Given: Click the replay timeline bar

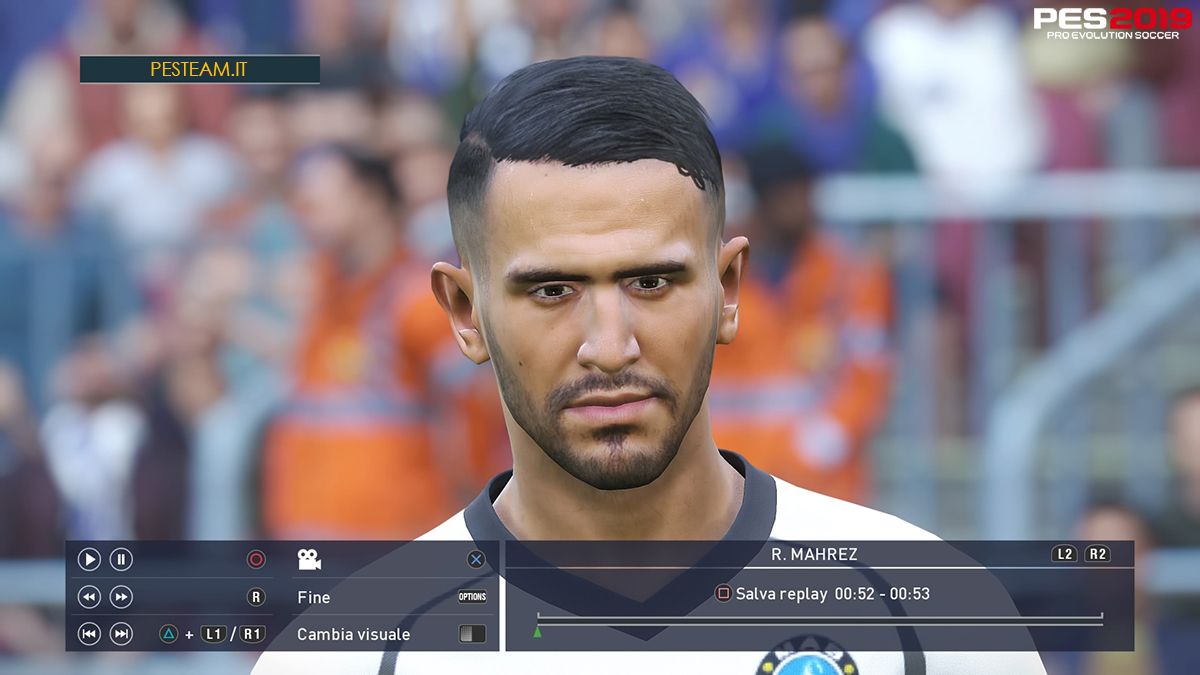Looking at the screenshot, I should click(820, 621).
